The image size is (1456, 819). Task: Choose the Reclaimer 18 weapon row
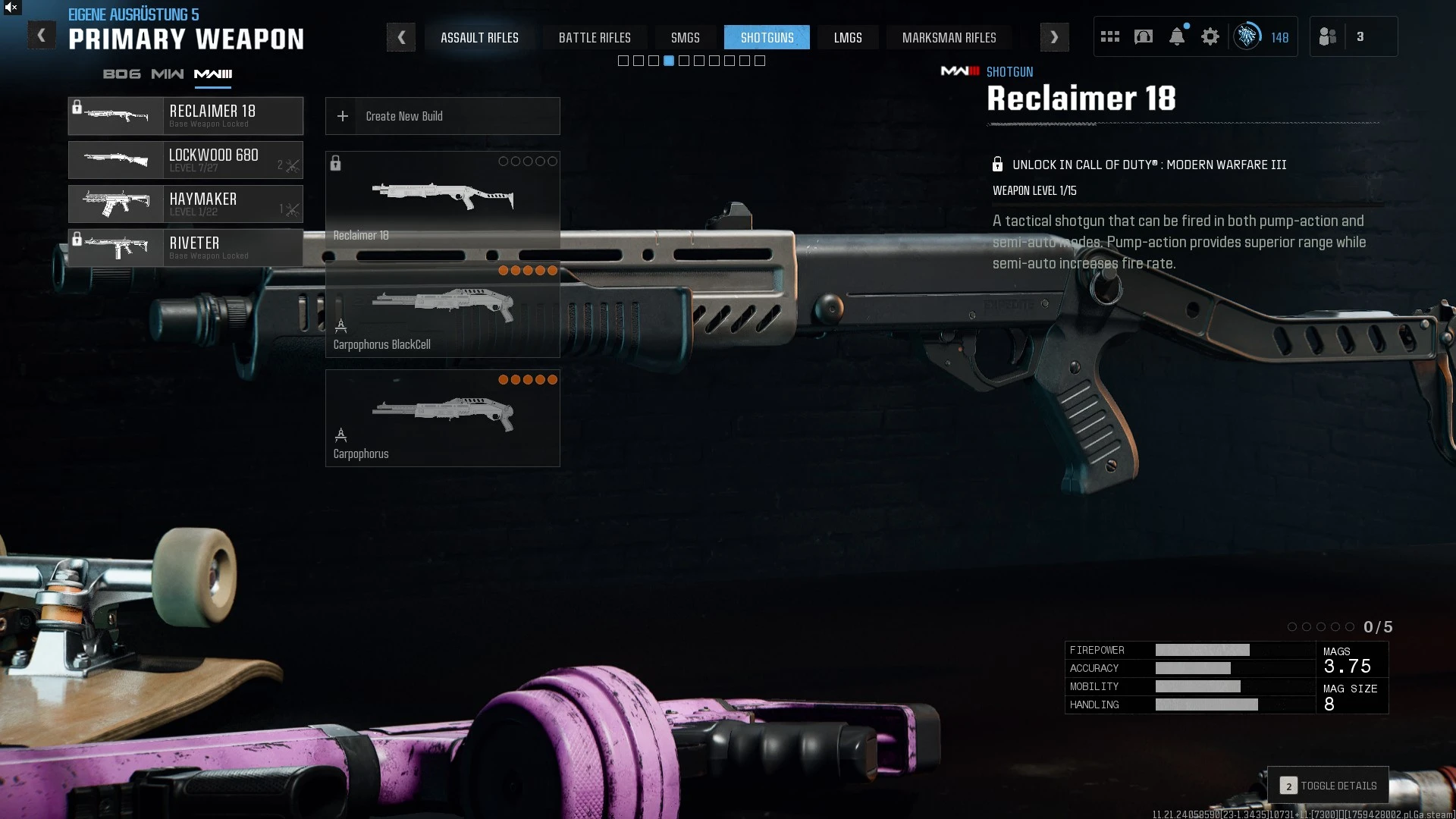[186, 116]
